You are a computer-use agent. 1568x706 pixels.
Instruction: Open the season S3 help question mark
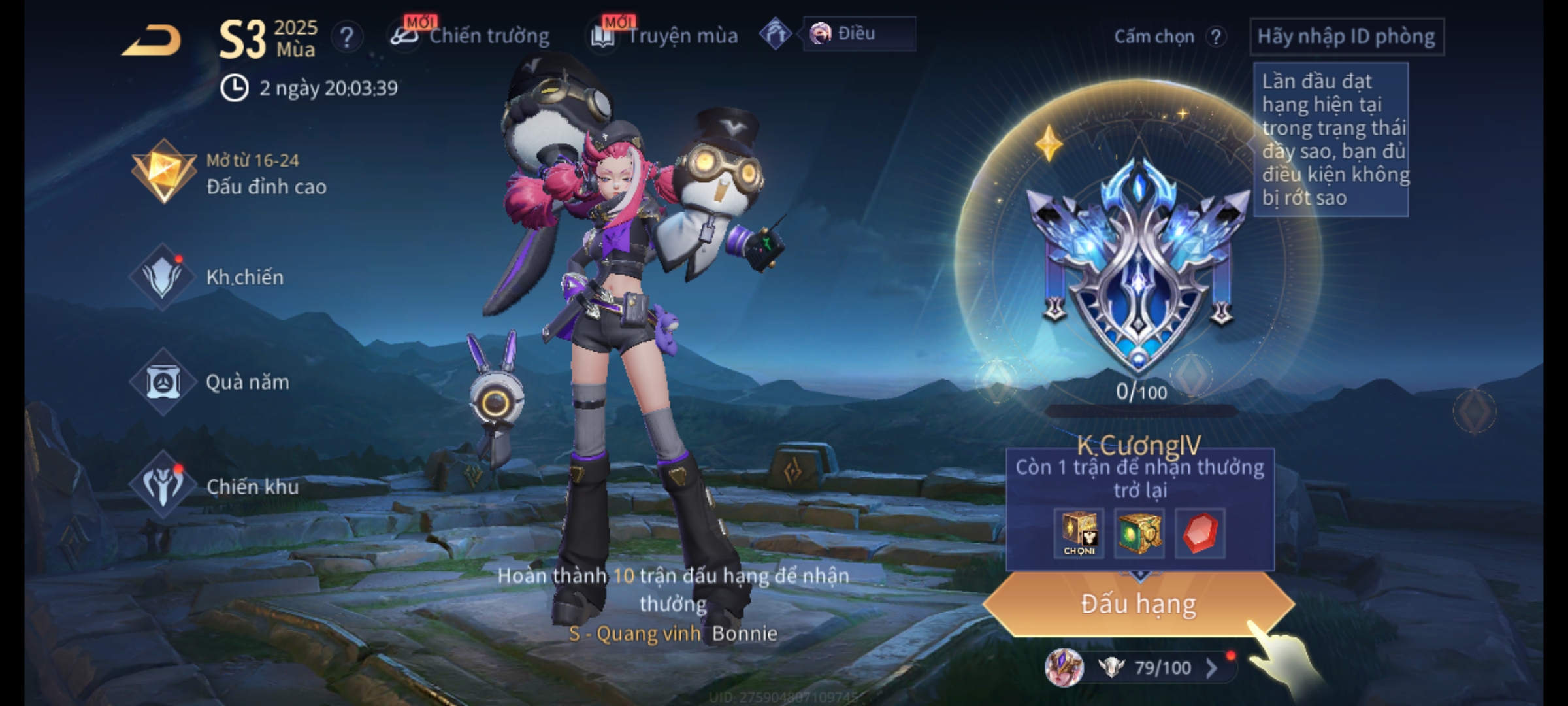point(346,37)
